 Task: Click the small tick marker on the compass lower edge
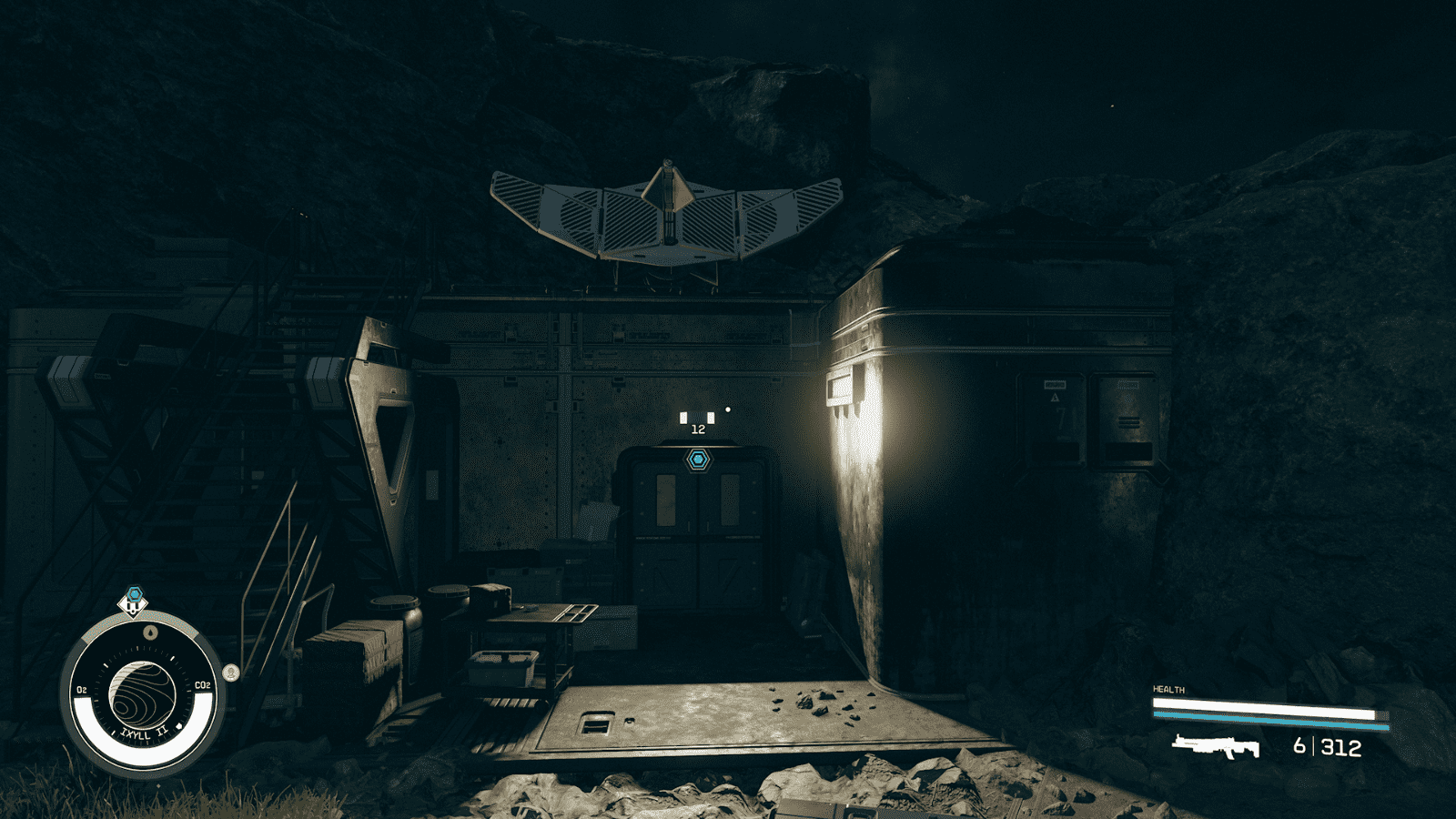(x=177, y=725)
